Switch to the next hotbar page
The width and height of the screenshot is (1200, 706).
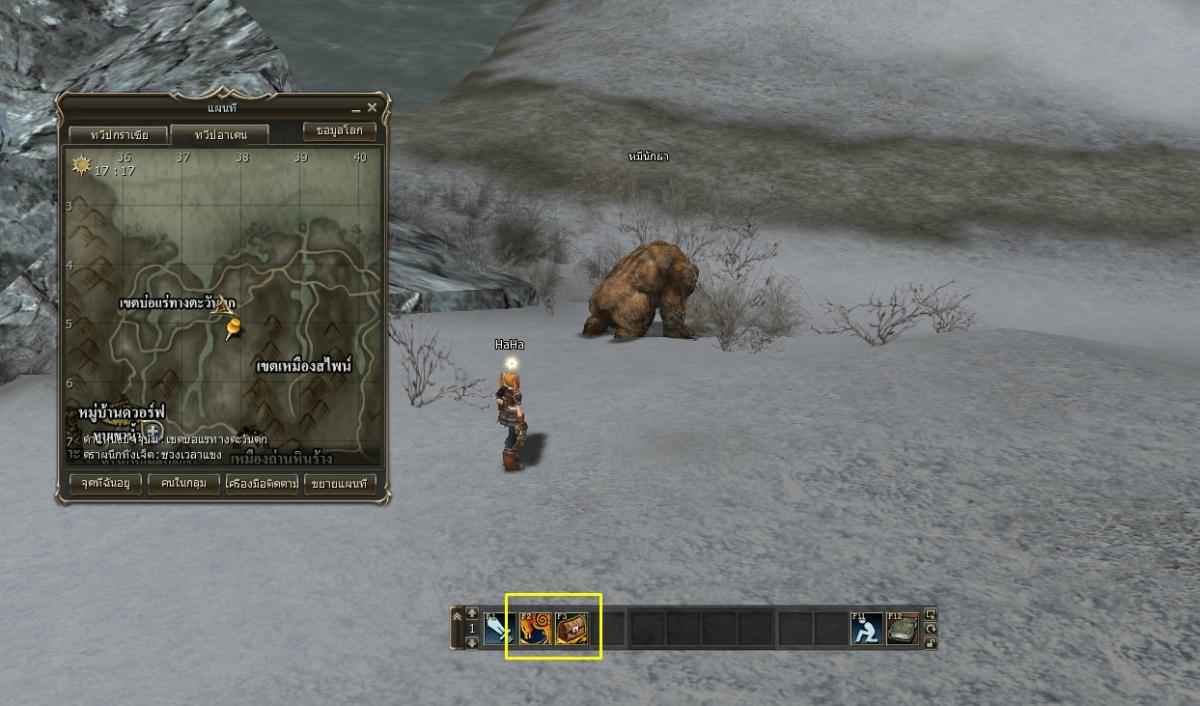[473, 643]
